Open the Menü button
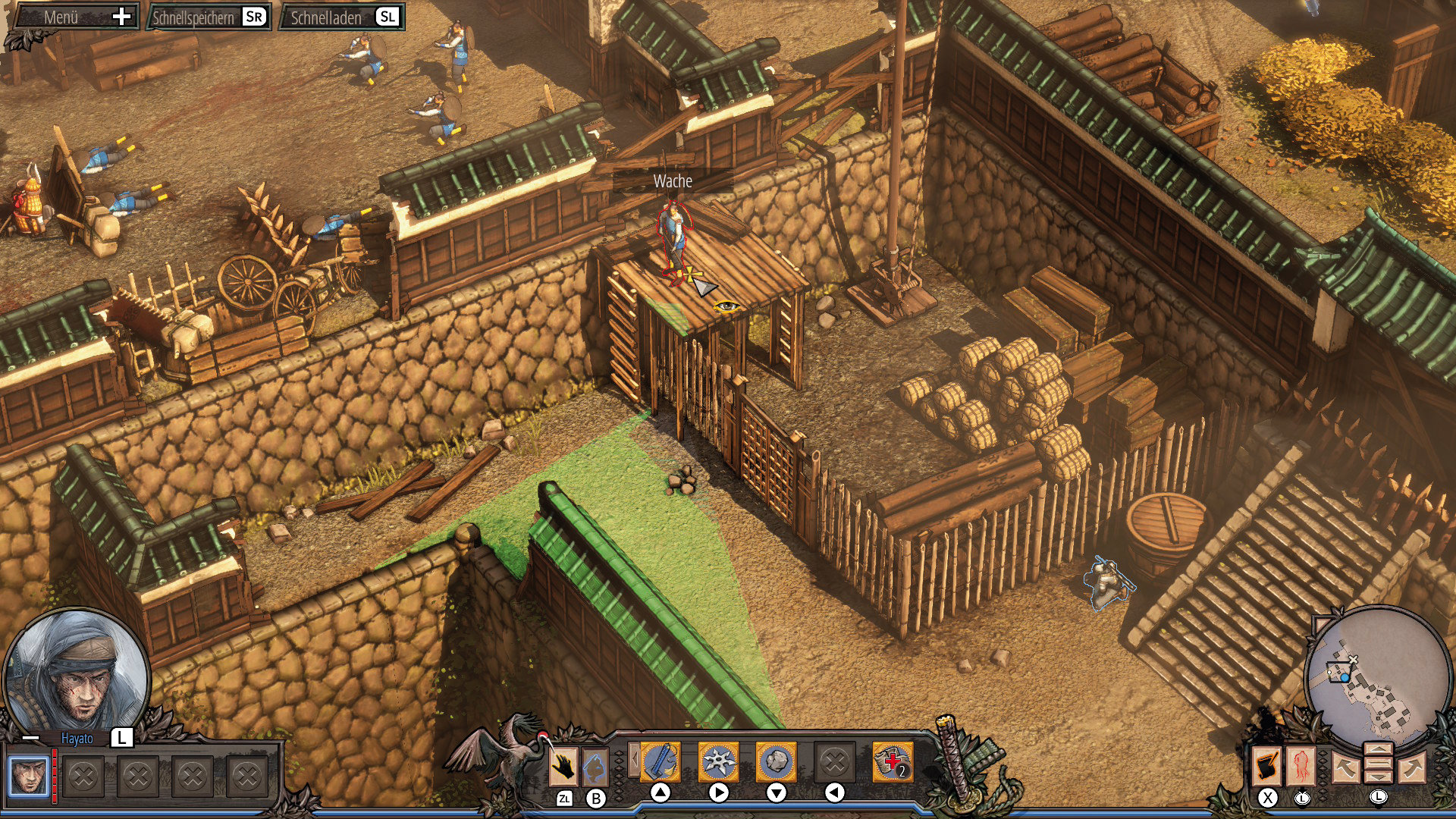 pos(76,17)
